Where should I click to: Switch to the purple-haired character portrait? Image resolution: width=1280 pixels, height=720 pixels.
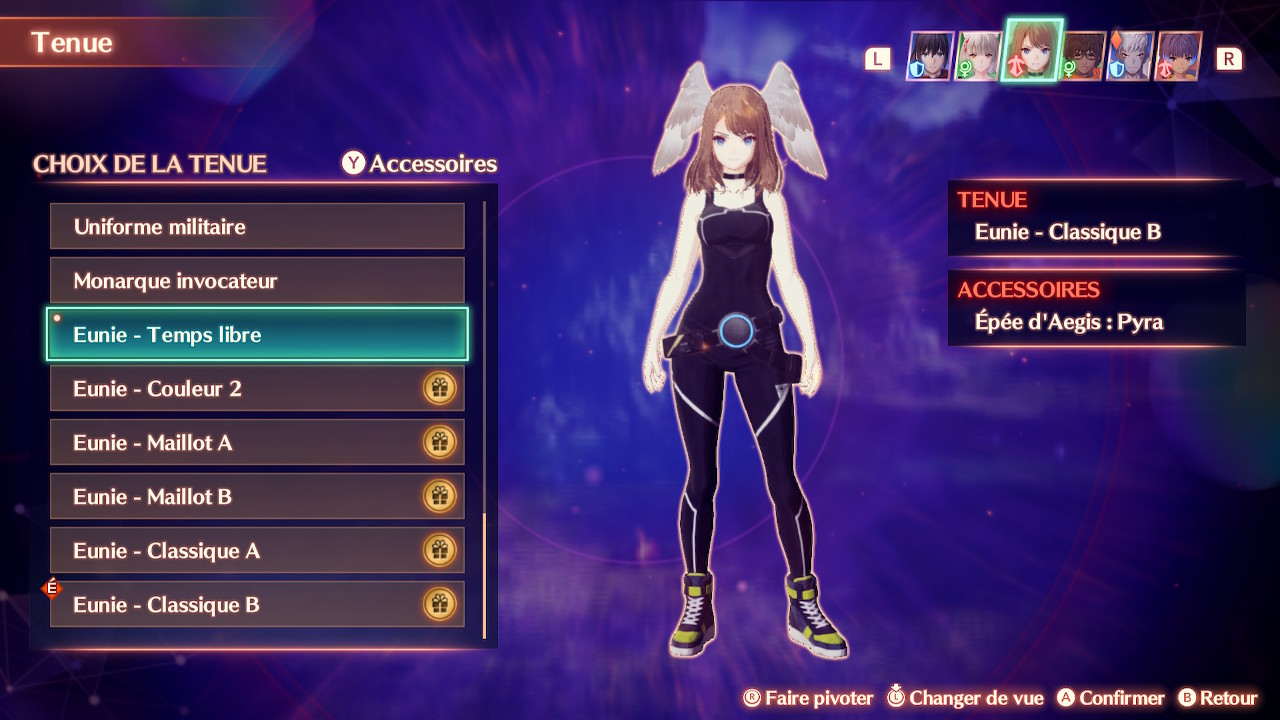point(1179,56)
